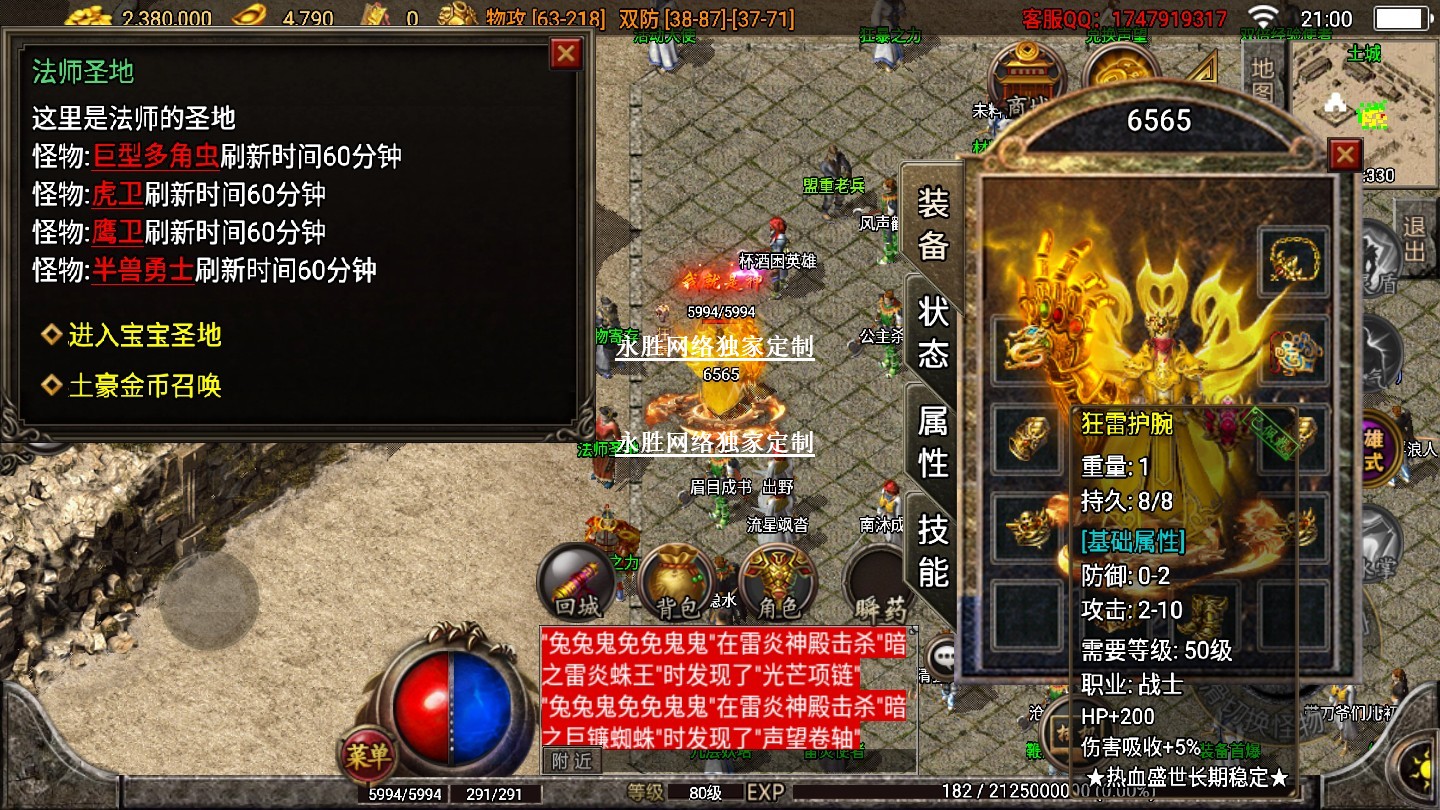1440x810 pixels.
Task: Open the 技能 skills tab
Action: [932, 550]
